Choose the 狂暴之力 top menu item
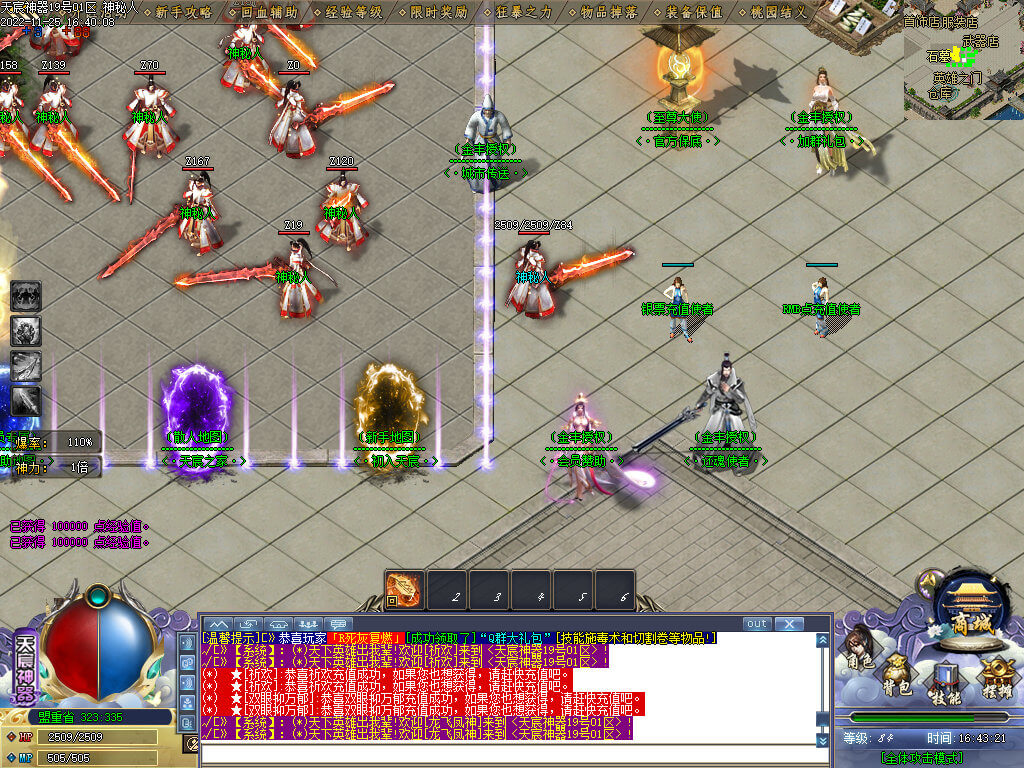Image resolution: width=1024 pixels, height=768 pixels. coord(524,12)
